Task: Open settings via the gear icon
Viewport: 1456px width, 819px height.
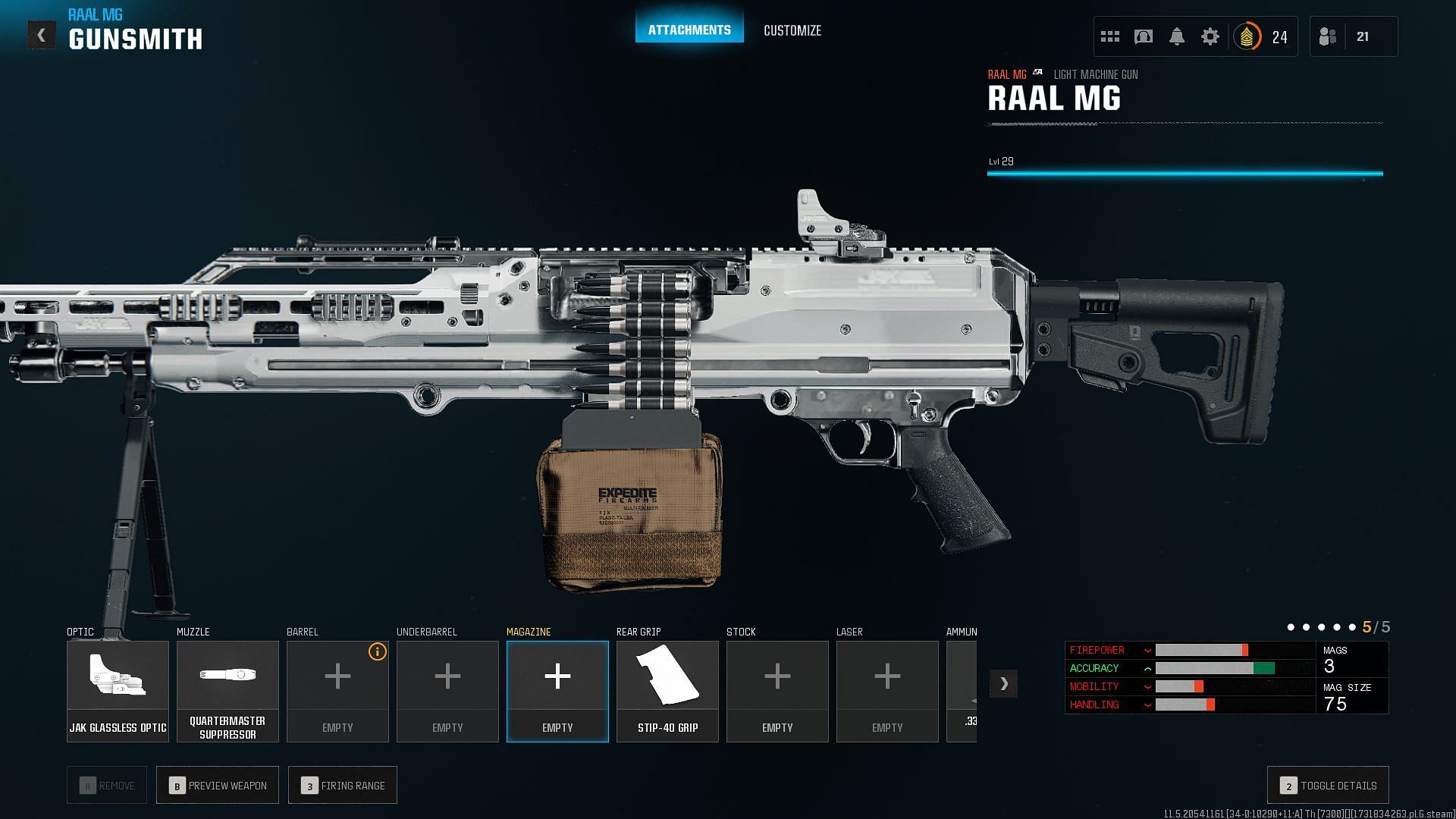Action: click(1210, 36)
